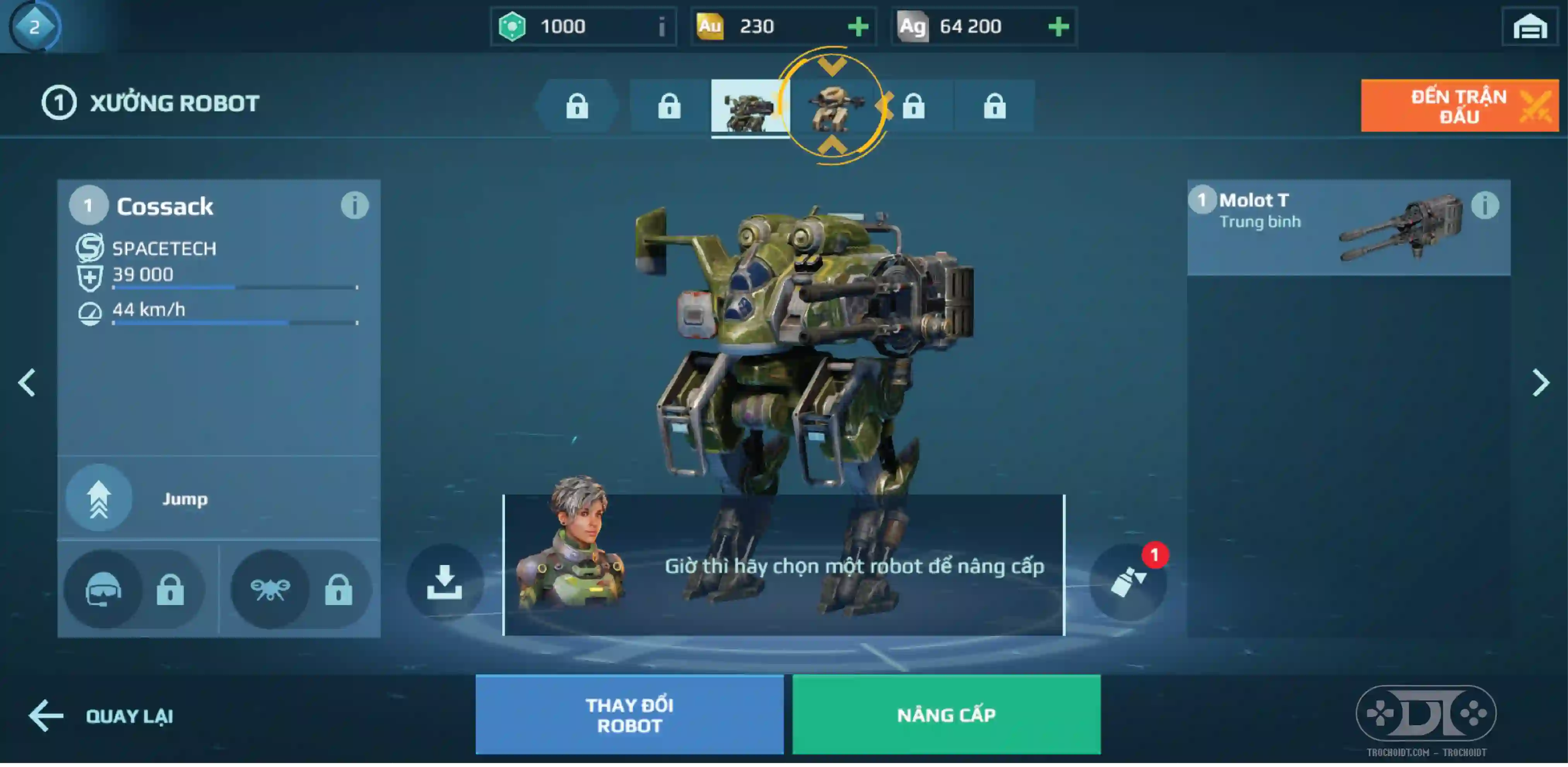Image resolution: width=1568 pixels, height=767 pixels.
Task: Add more gold (Au) currency
Action: click(x=858, y=27)
